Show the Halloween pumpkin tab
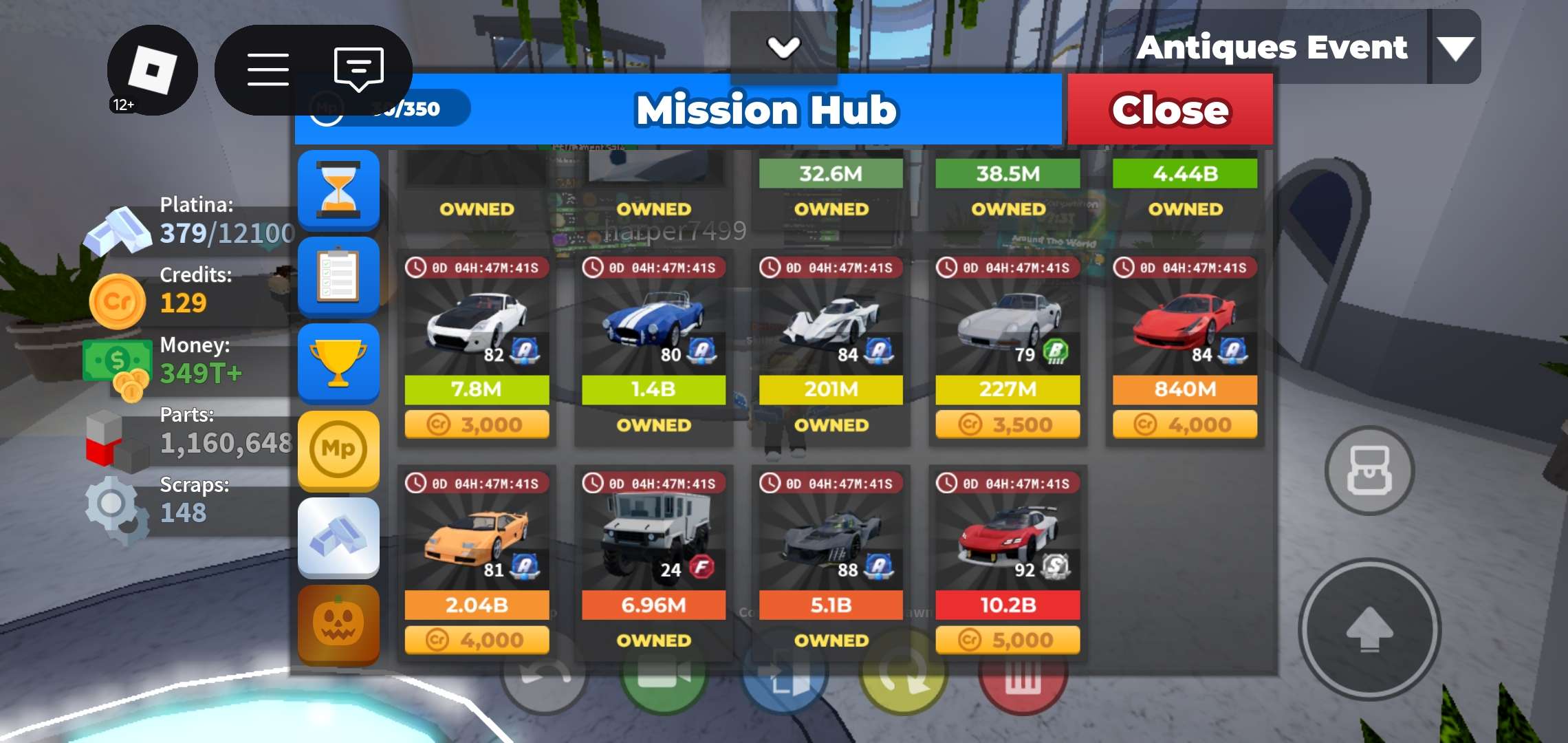 point(338,623)
